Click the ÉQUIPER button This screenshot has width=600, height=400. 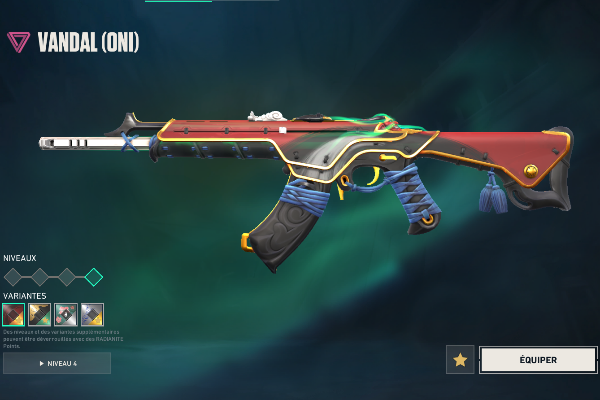(538, 359)
